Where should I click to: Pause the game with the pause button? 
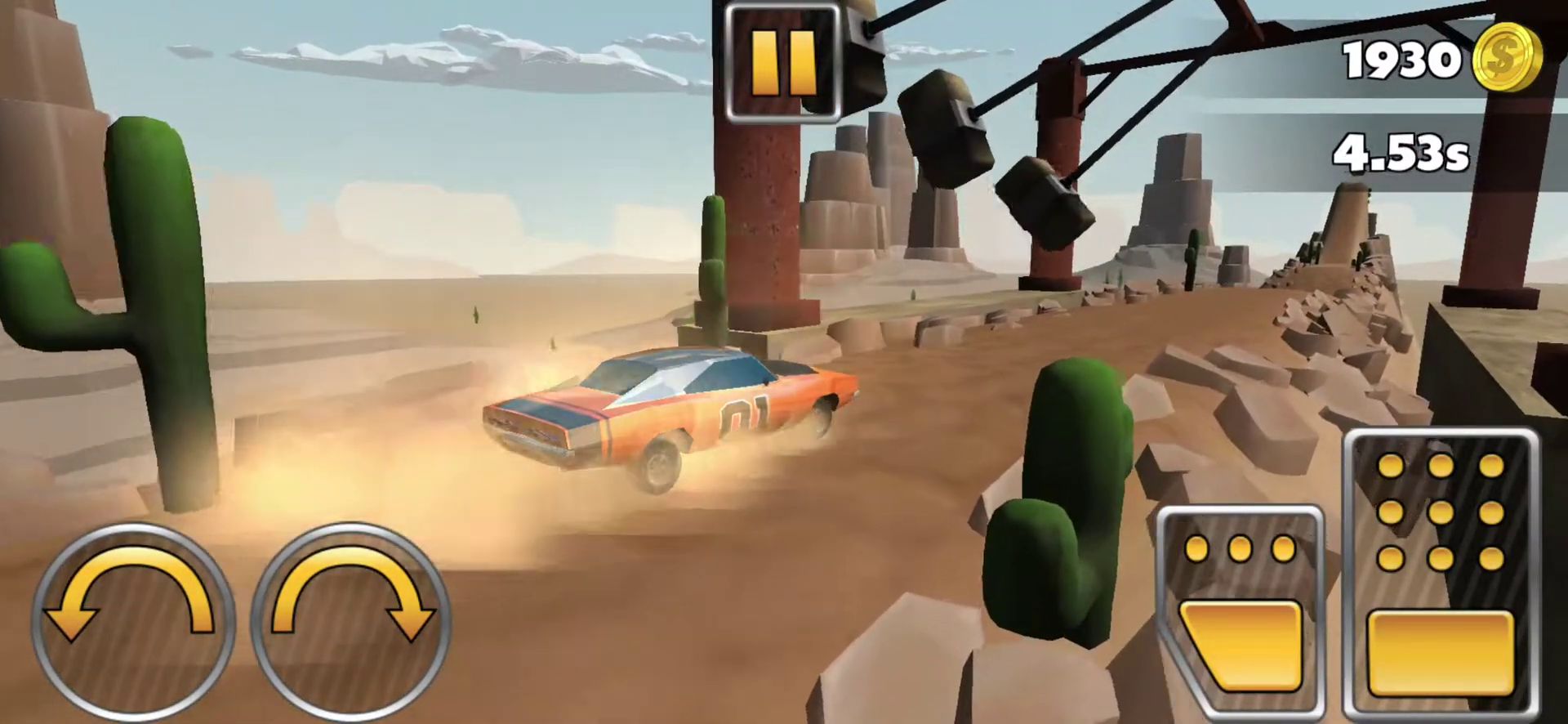click(782, 62)
